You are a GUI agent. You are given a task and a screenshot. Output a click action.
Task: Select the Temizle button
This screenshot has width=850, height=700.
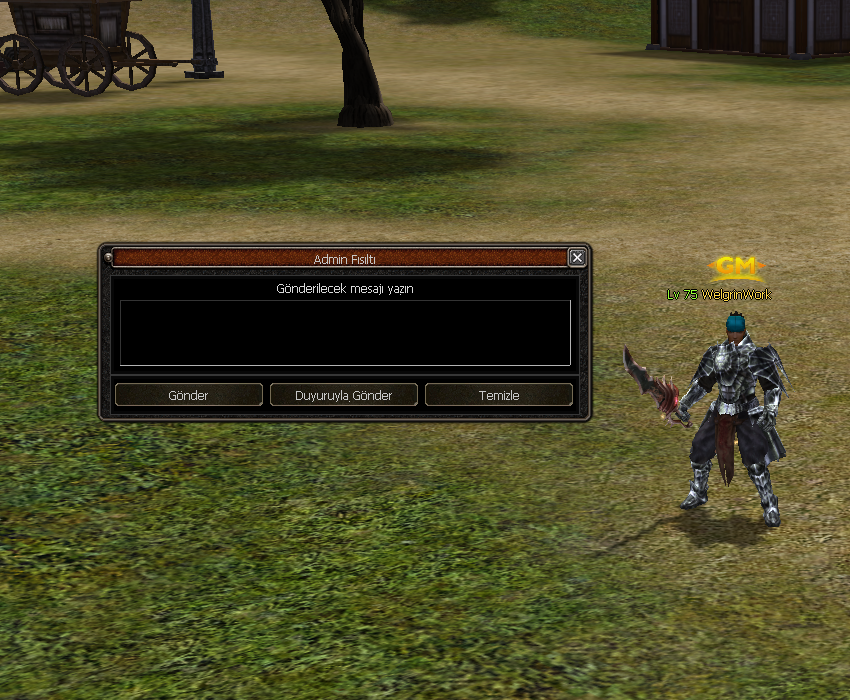pyautogui.click(x=498, y=395)
